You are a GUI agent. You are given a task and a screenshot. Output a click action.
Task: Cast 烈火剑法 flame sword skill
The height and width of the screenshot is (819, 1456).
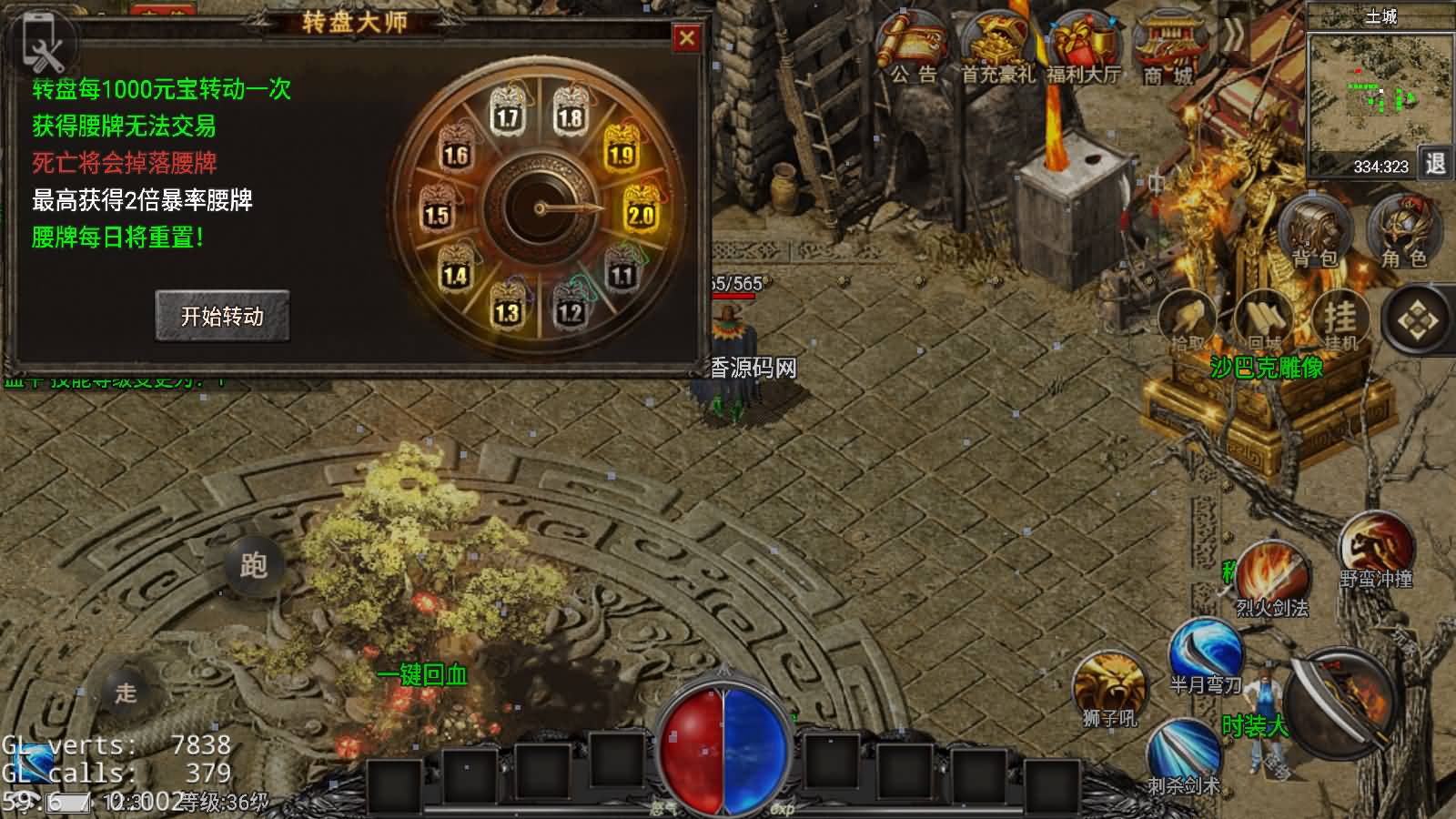pos(1272,579)
